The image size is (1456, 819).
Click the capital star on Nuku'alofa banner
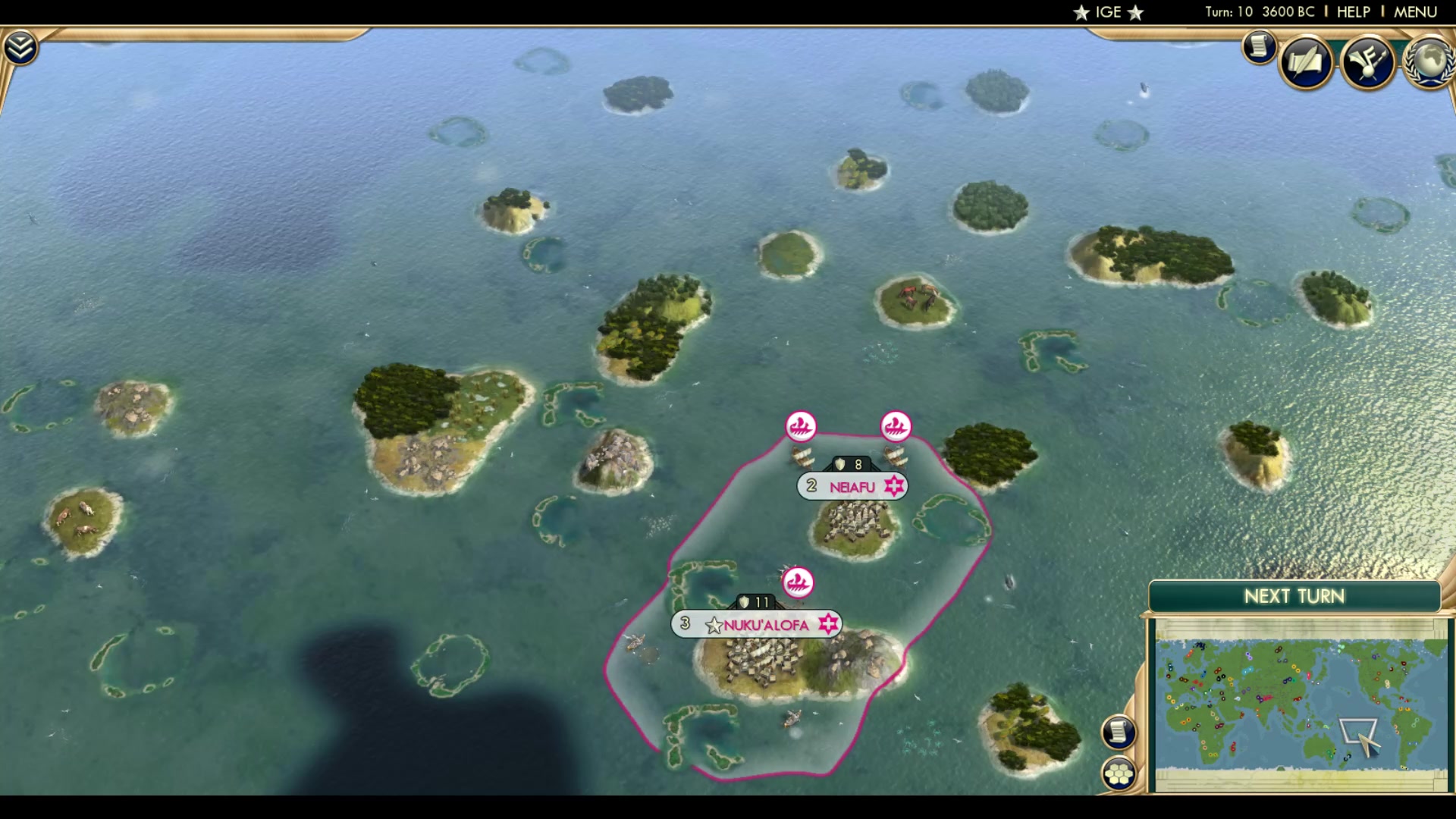pyautogui.click(x=714, y=625)
